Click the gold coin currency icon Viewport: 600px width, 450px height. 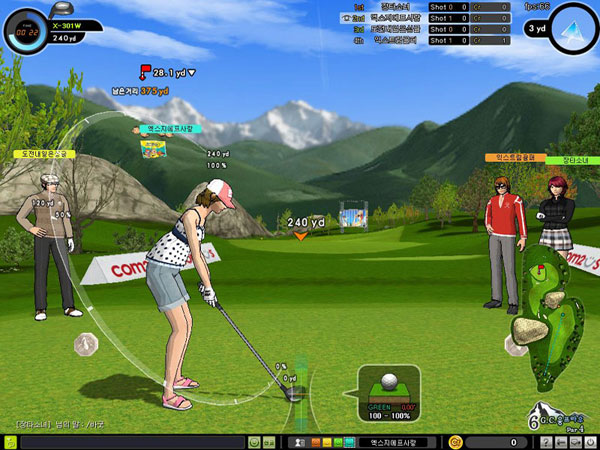coord(456,441)
